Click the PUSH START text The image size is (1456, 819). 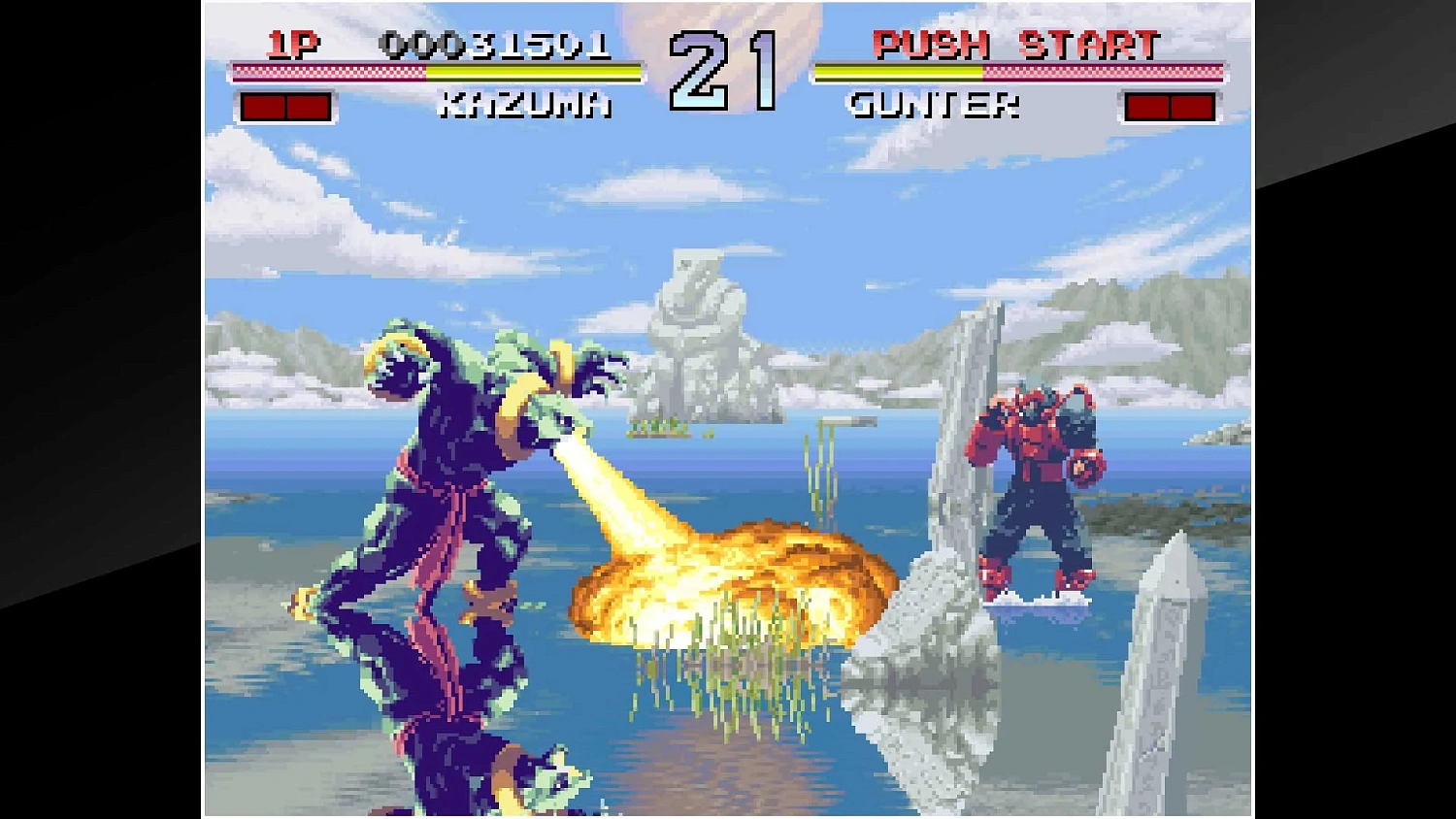(1017, 44)
